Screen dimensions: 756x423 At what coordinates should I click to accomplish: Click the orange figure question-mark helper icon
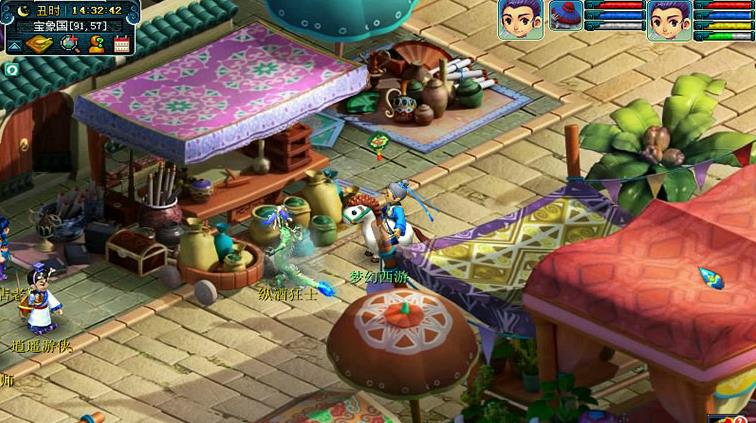(x=96, y=44)
